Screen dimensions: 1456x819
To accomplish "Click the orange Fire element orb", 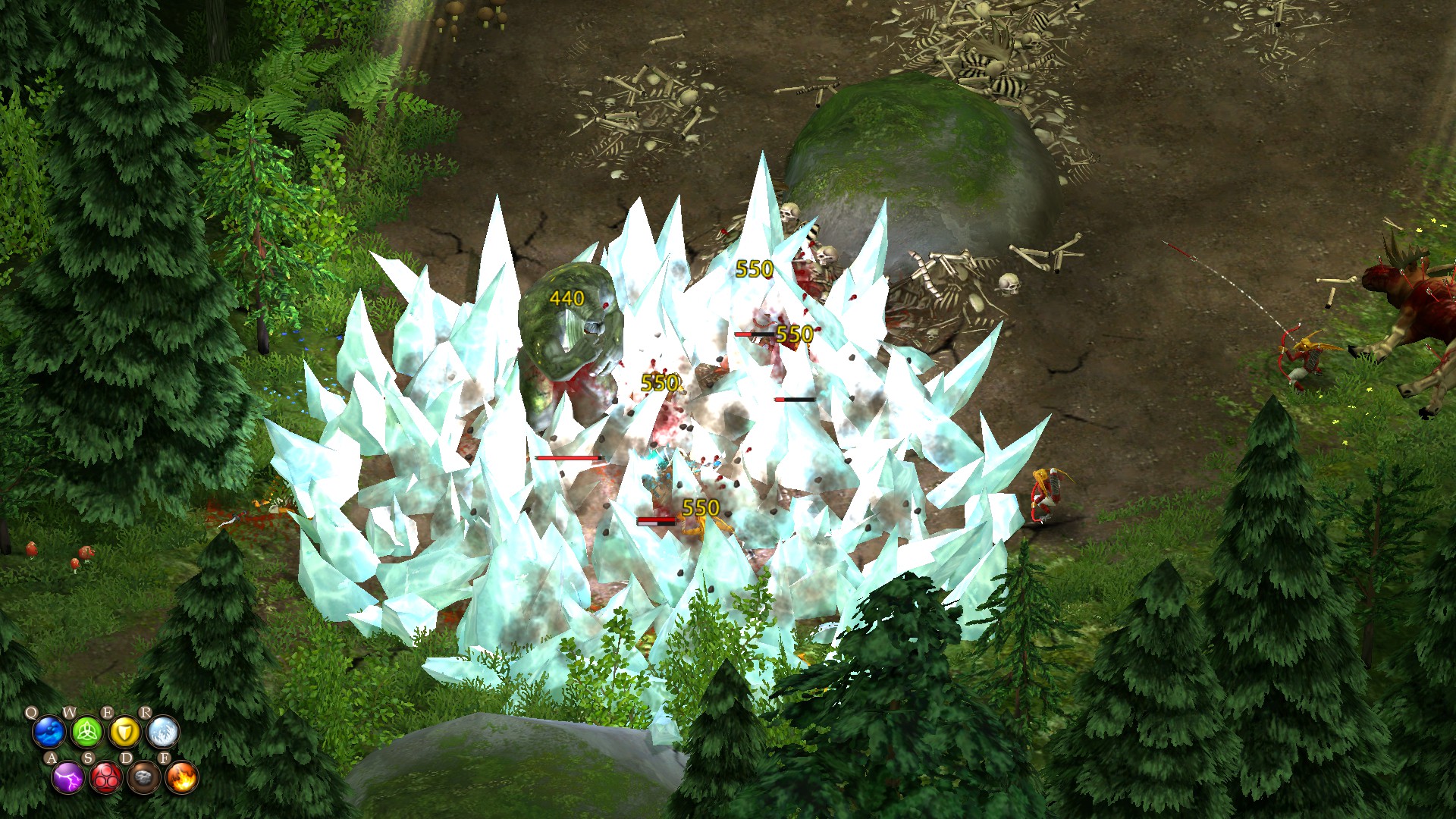I will click(x=181, y=777).
